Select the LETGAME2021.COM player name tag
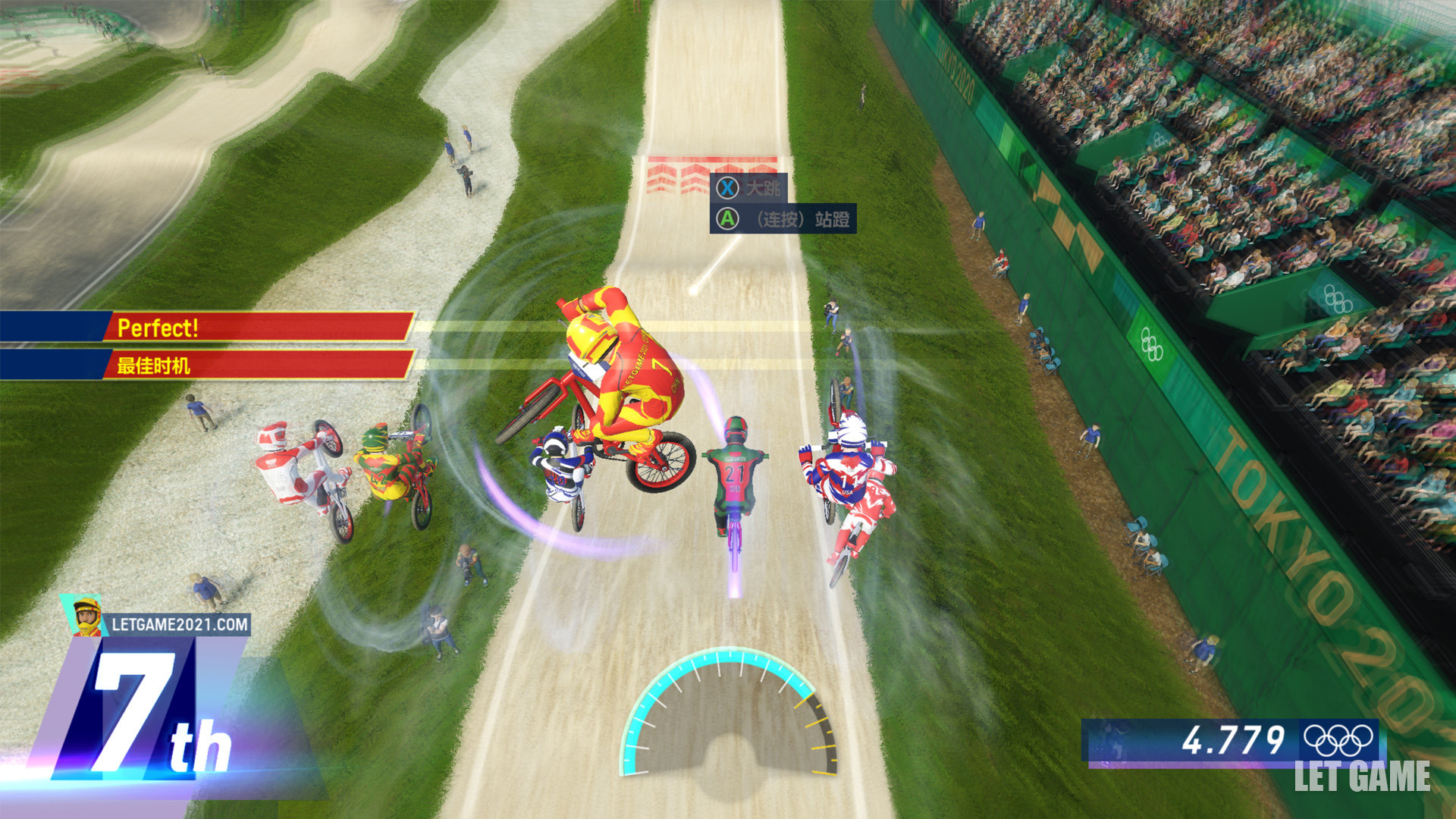 [x=179, y=625]
